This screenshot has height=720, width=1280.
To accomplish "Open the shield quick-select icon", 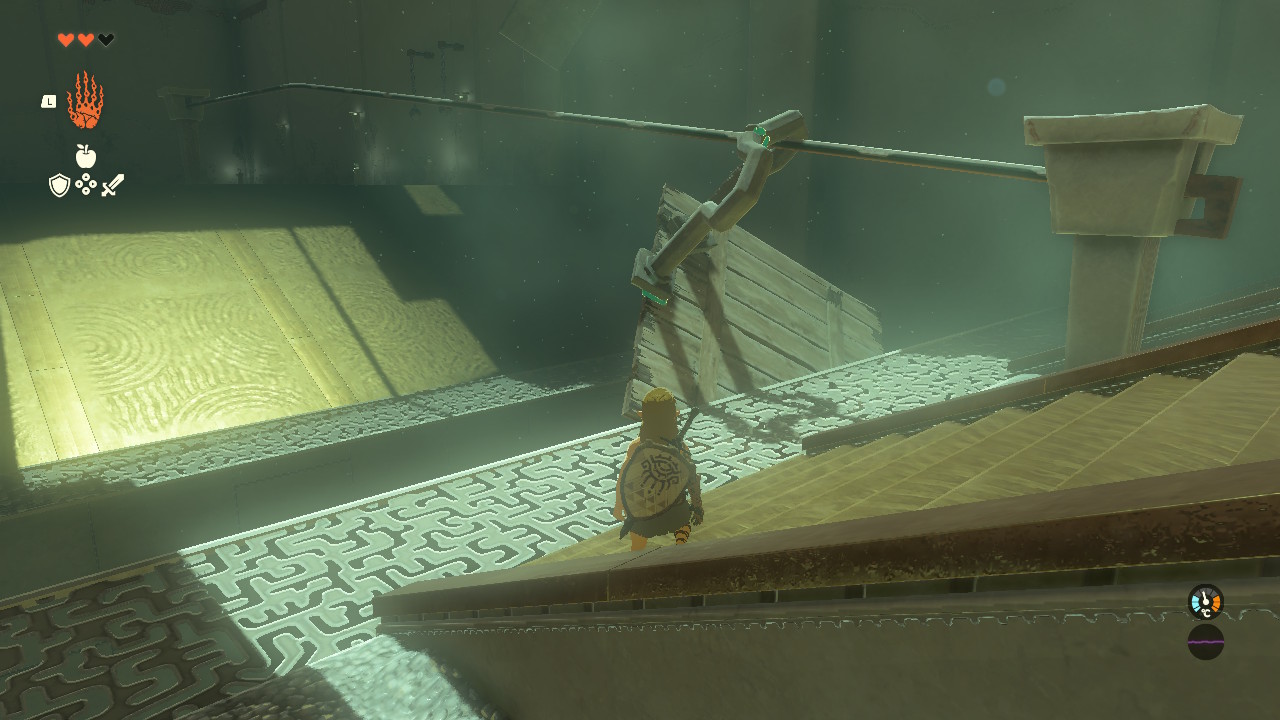I will click(59, 185).
